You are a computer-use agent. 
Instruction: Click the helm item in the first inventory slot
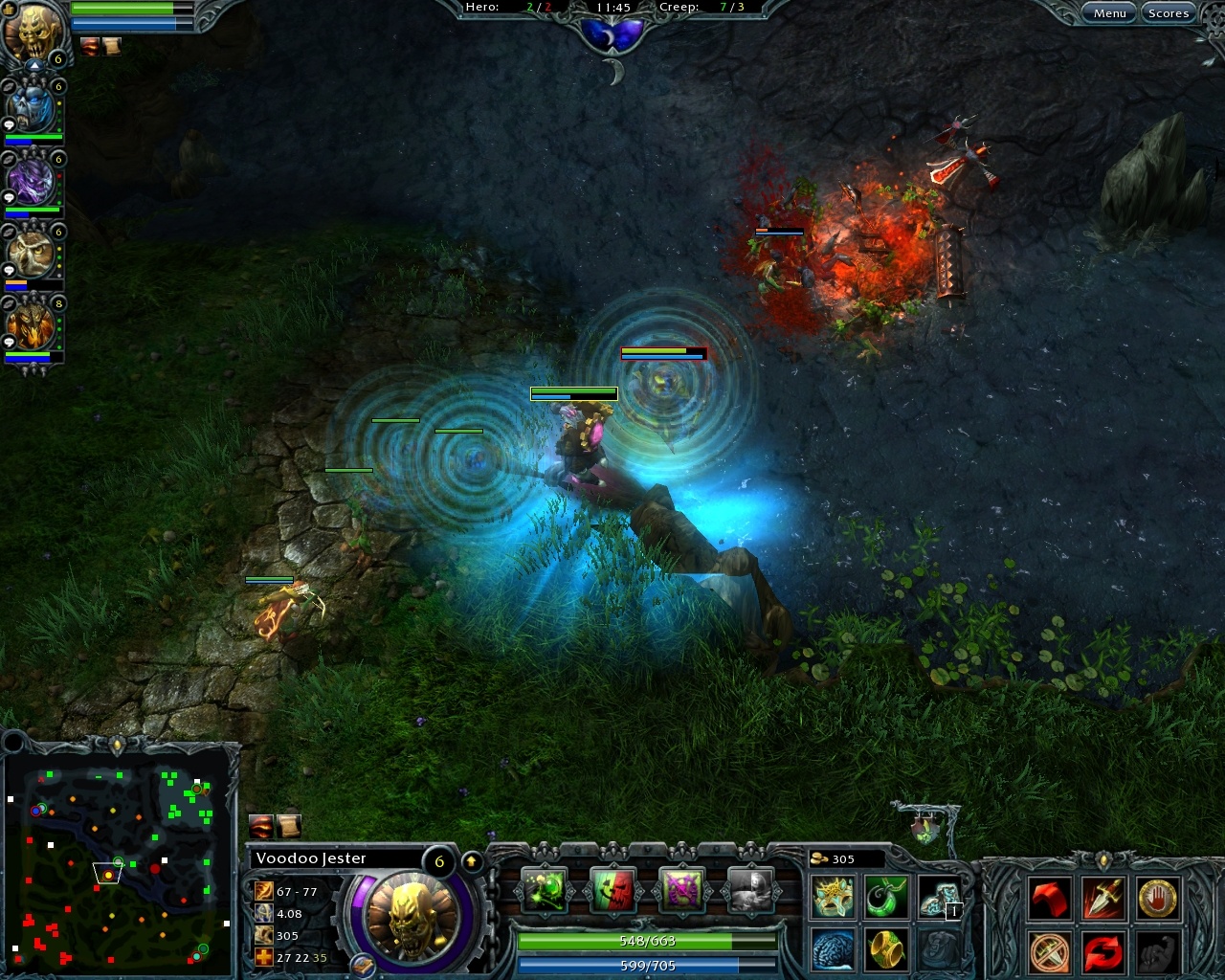pos(833,898)
